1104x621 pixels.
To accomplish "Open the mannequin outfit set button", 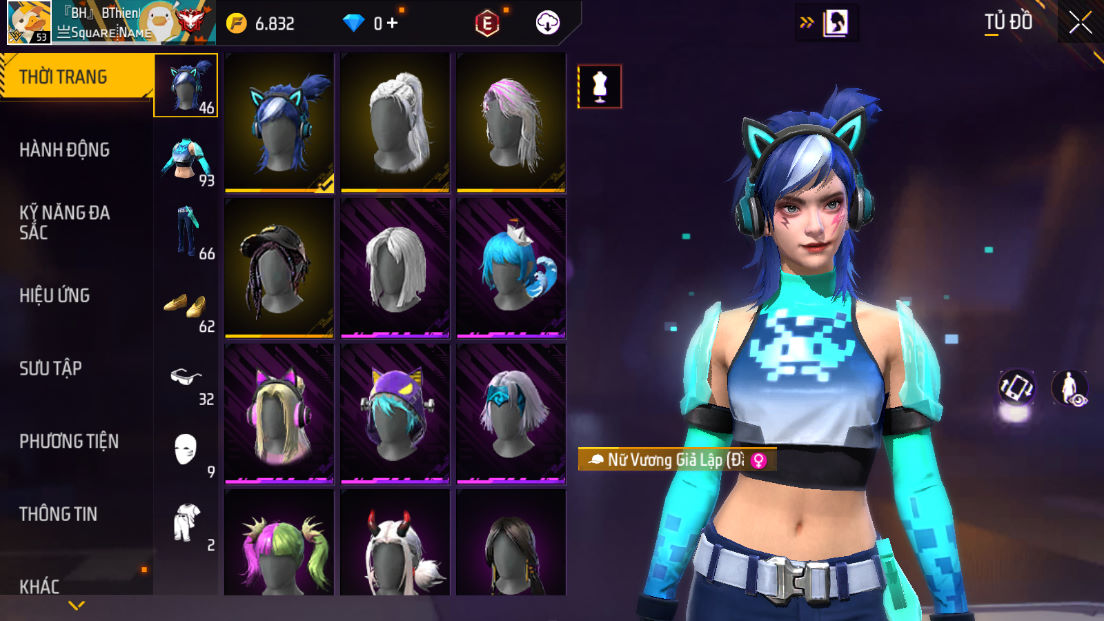I will 600,87.
